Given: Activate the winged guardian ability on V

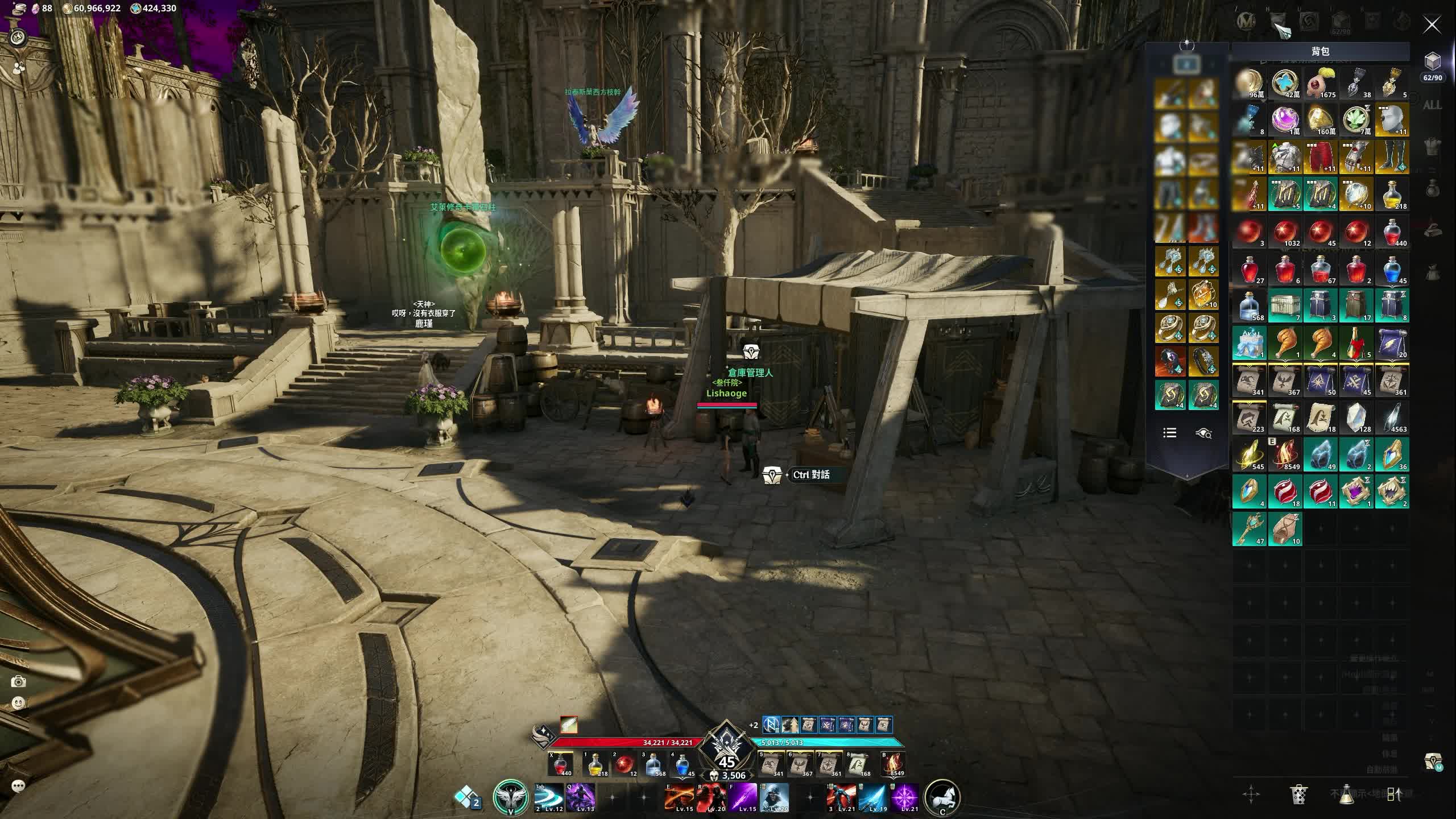Looking at the screenshot, I should (510, 797).
